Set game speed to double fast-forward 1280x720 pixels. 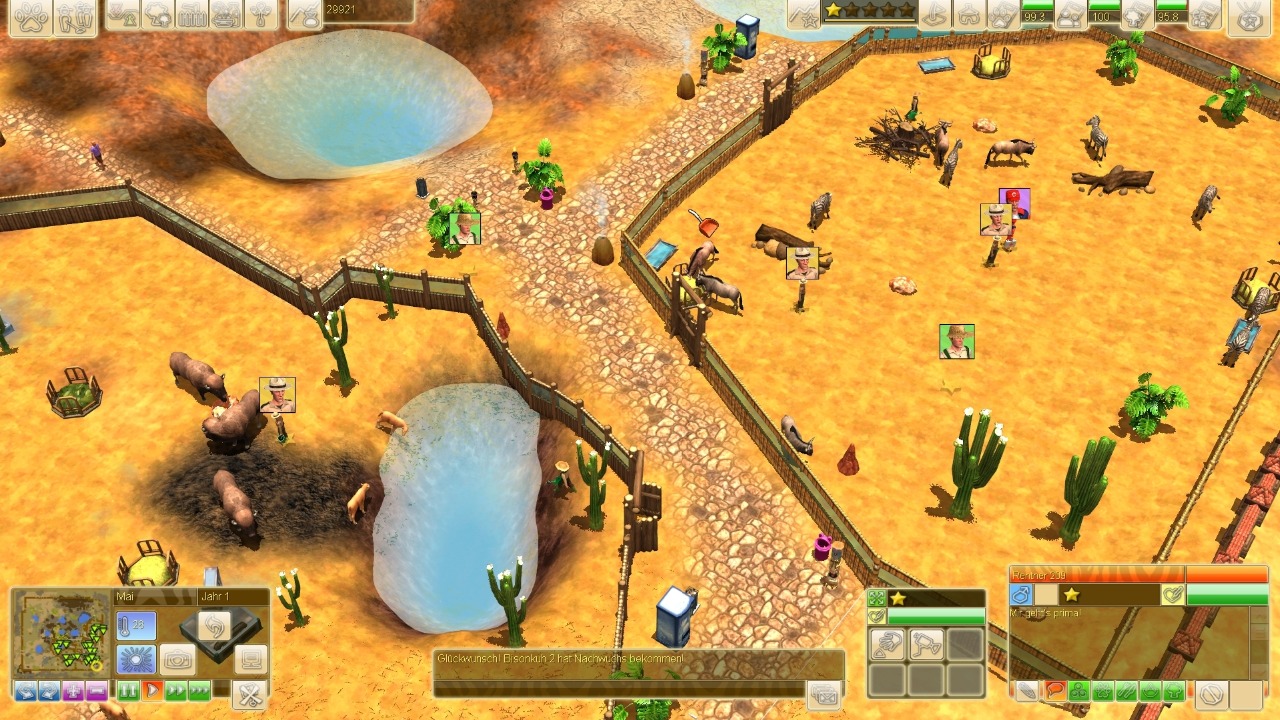click(x=175, y=690)
